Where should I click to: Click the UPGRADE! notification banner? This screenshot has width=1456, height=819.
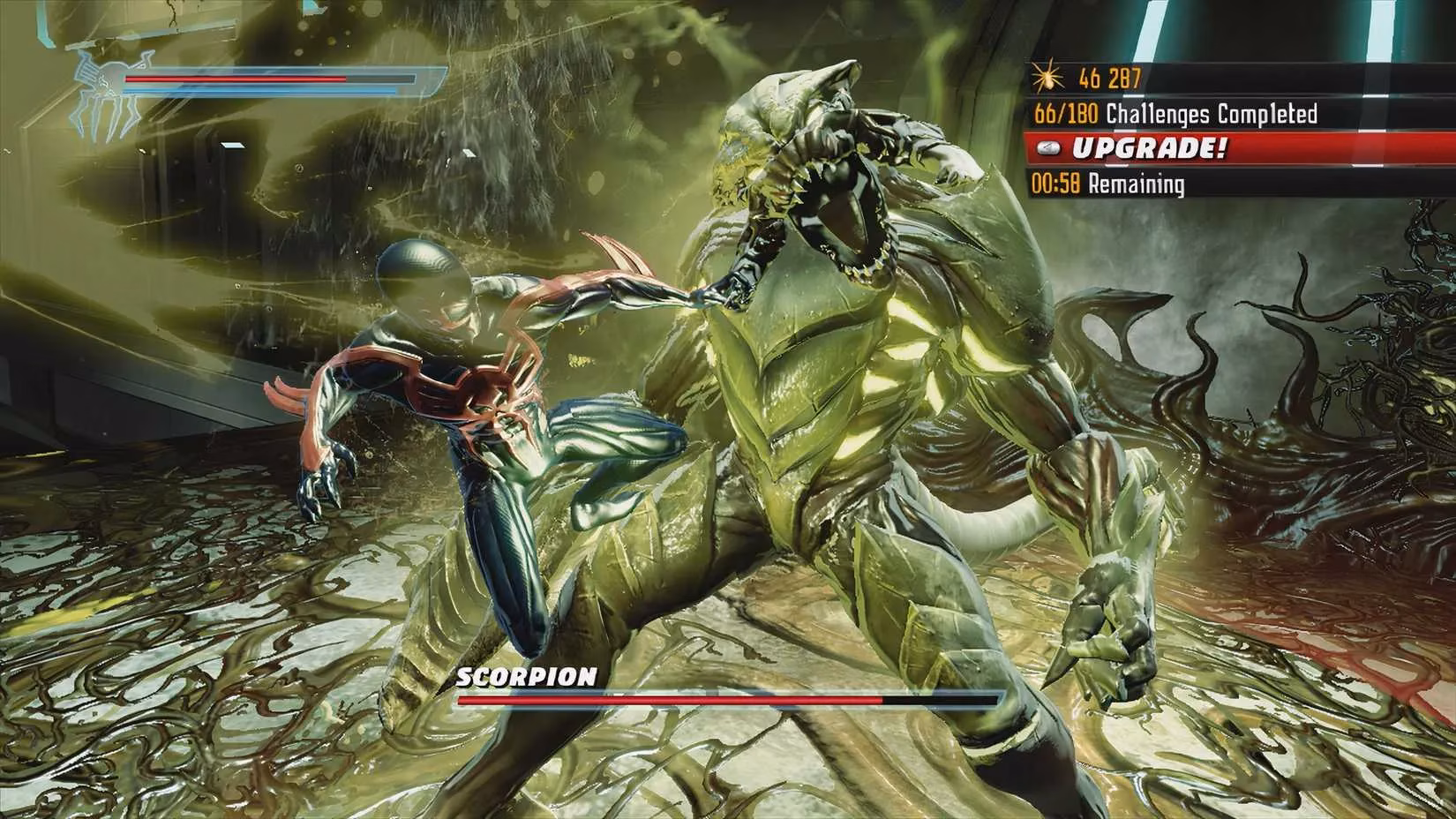coord(1147,148)
